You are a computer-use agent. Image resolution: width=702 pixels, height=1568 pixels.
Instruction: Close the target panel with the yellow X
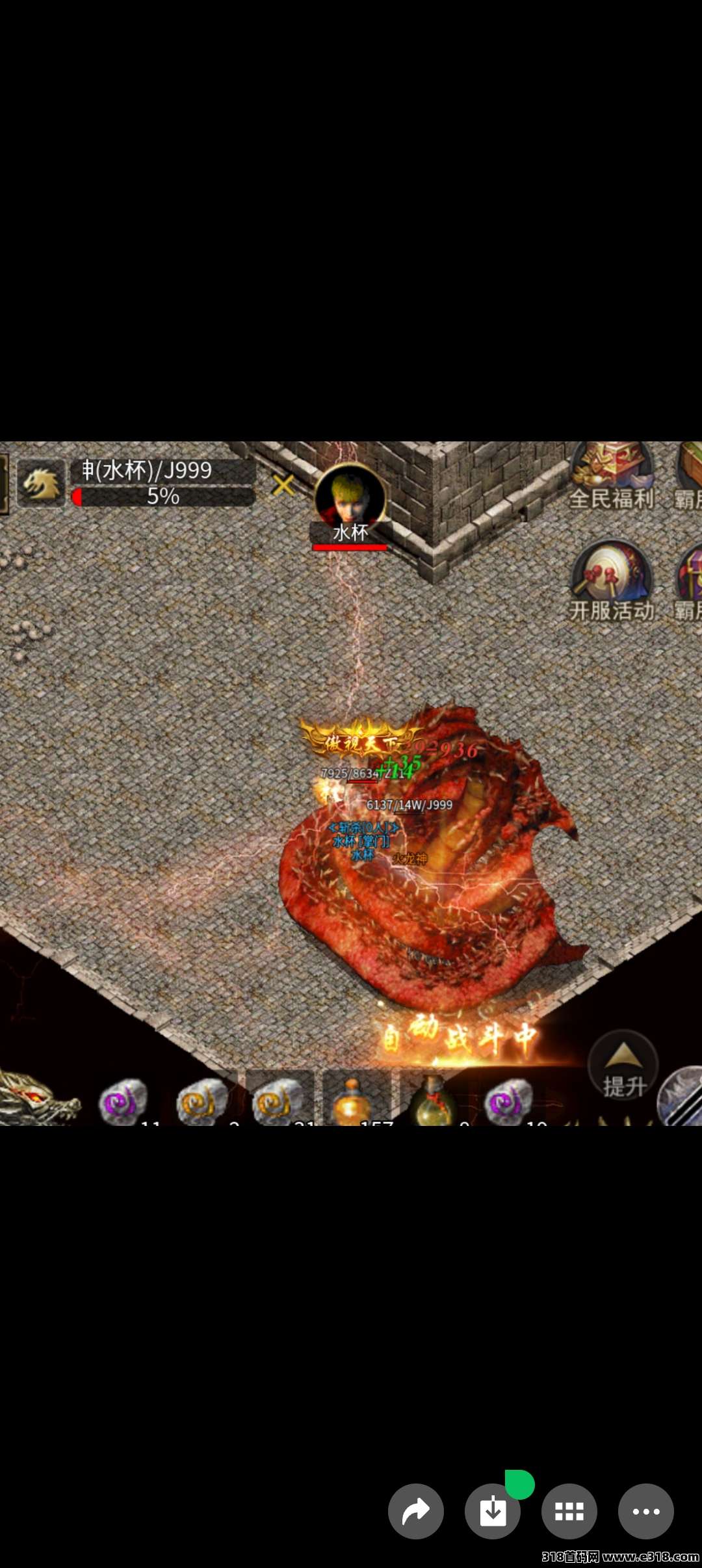[x=283, y=485]
